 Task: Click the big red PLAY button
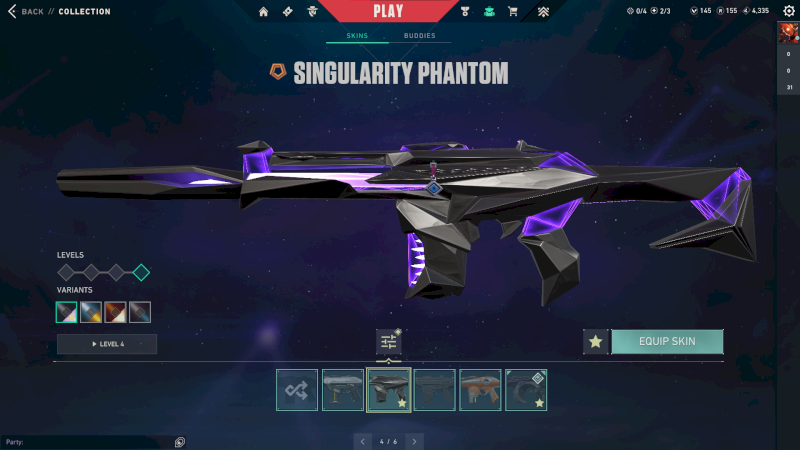[388, 11]
